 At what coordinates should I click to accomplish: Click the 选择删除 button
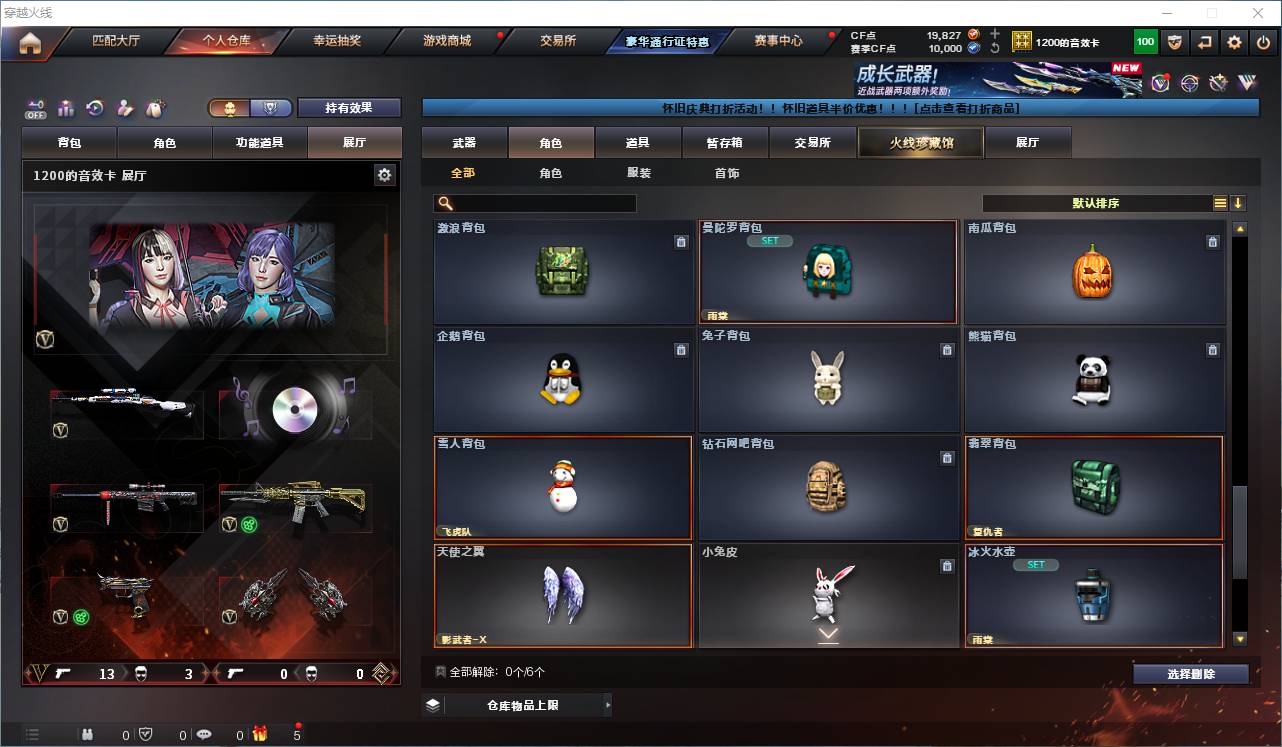point(1190,673)
